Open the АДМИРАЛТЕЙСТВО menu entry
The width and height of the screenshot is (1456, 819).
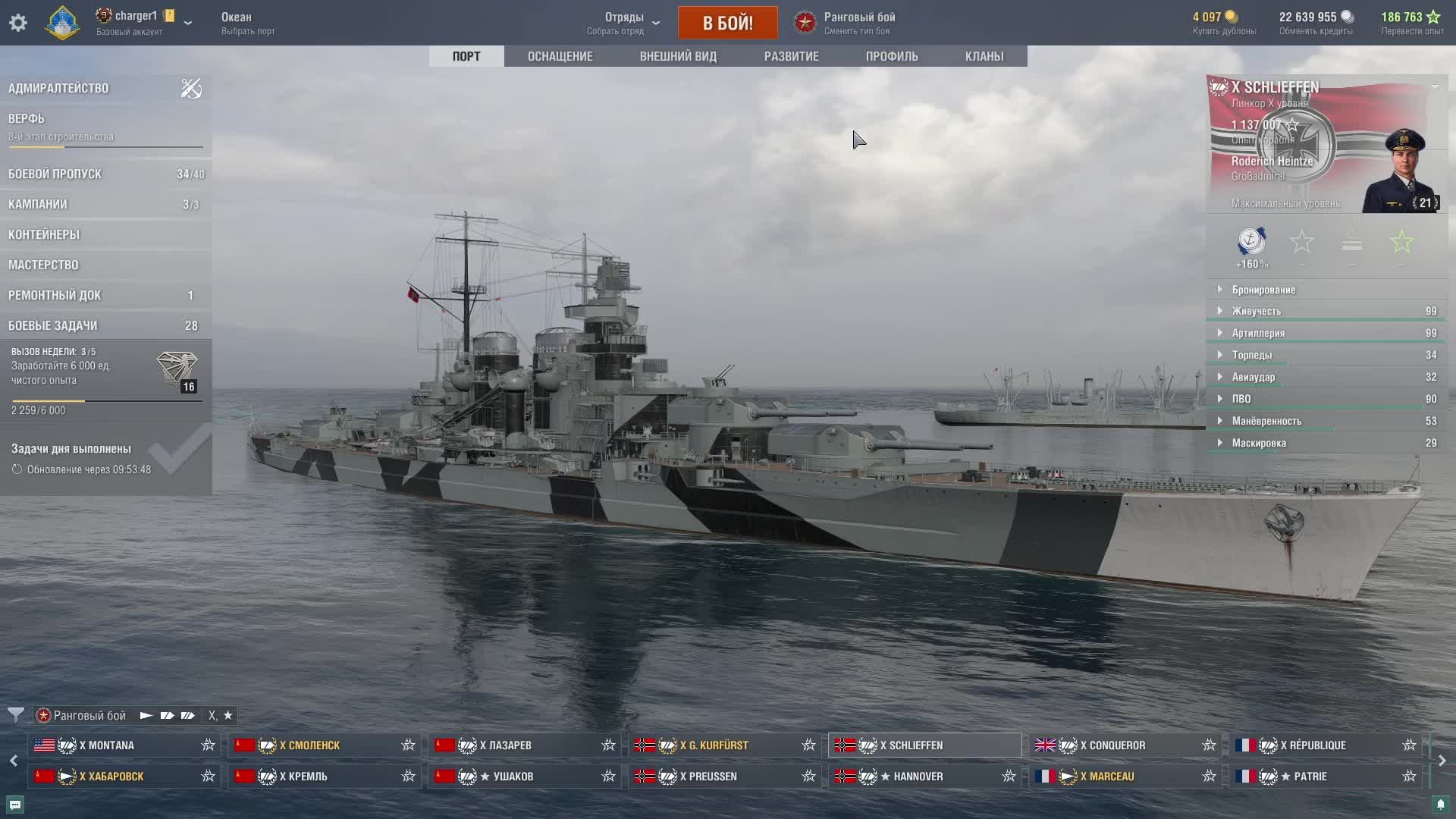coord(59,88)
